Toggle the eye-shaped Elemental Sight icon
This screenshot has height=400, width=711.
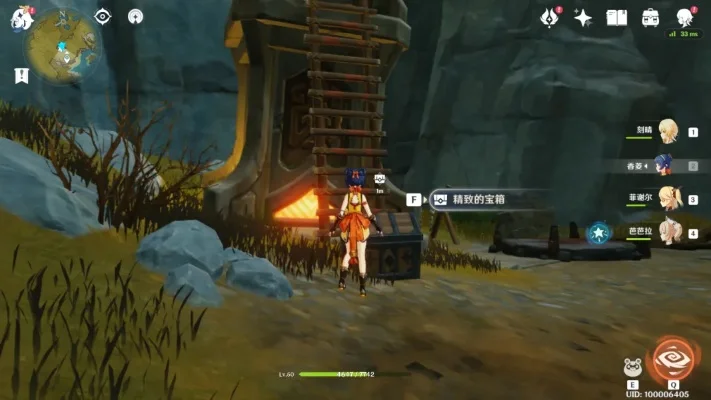pyautogui.click(x=102, y=16)
